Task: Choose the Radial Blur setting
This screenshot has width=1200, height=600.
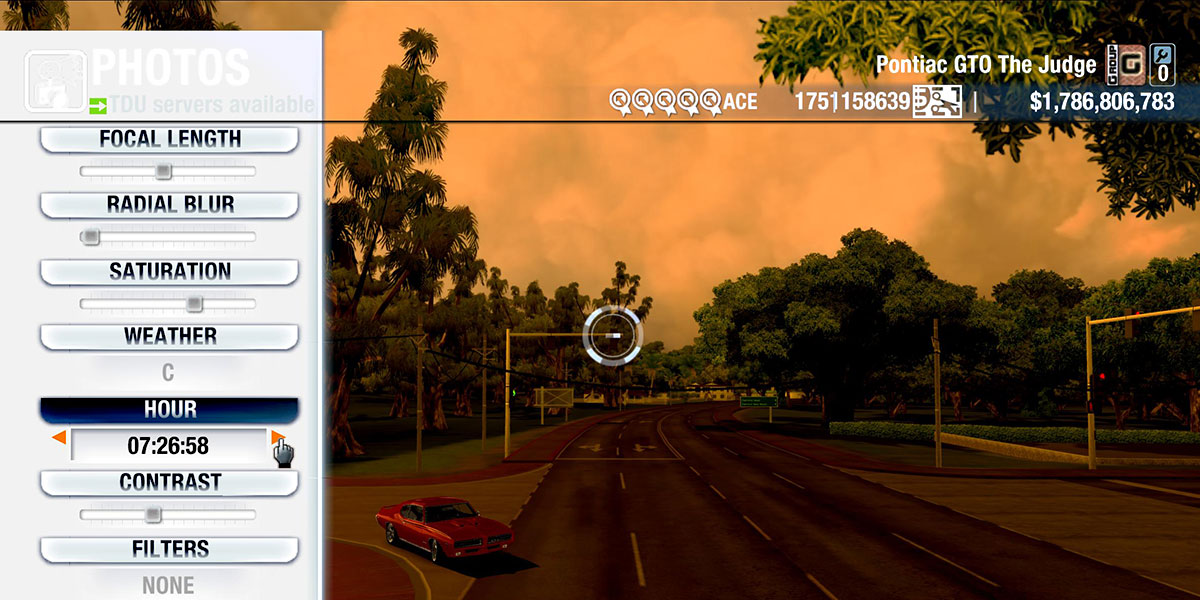Action: (x=169, y=205)
